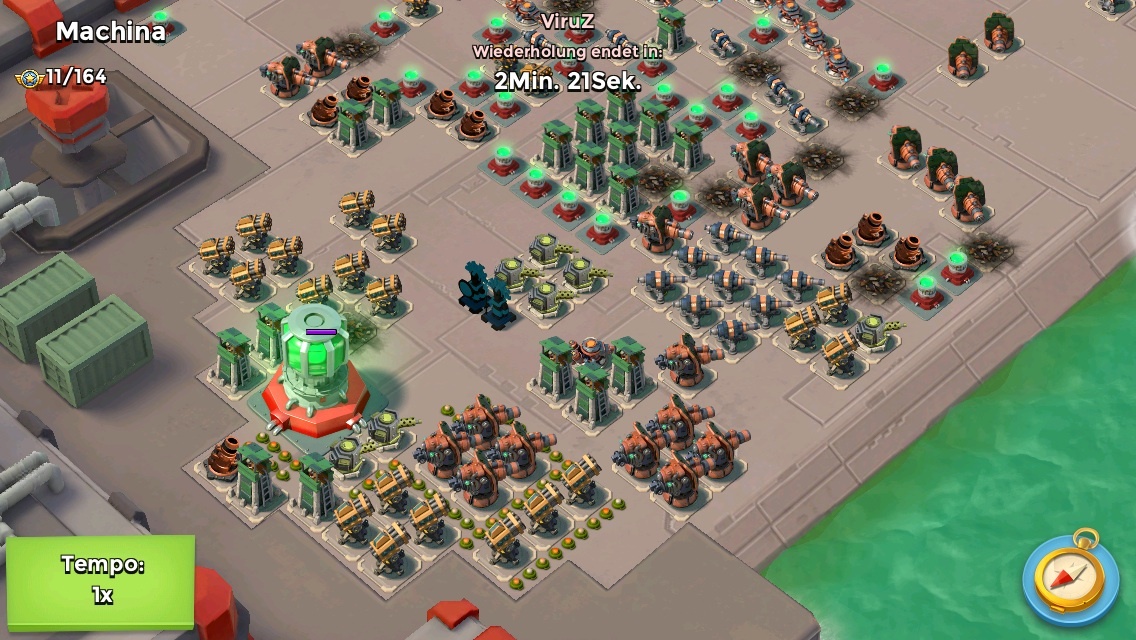Tap the compass icon to reset the view
1136x640 pixels.
(1069, 577)
